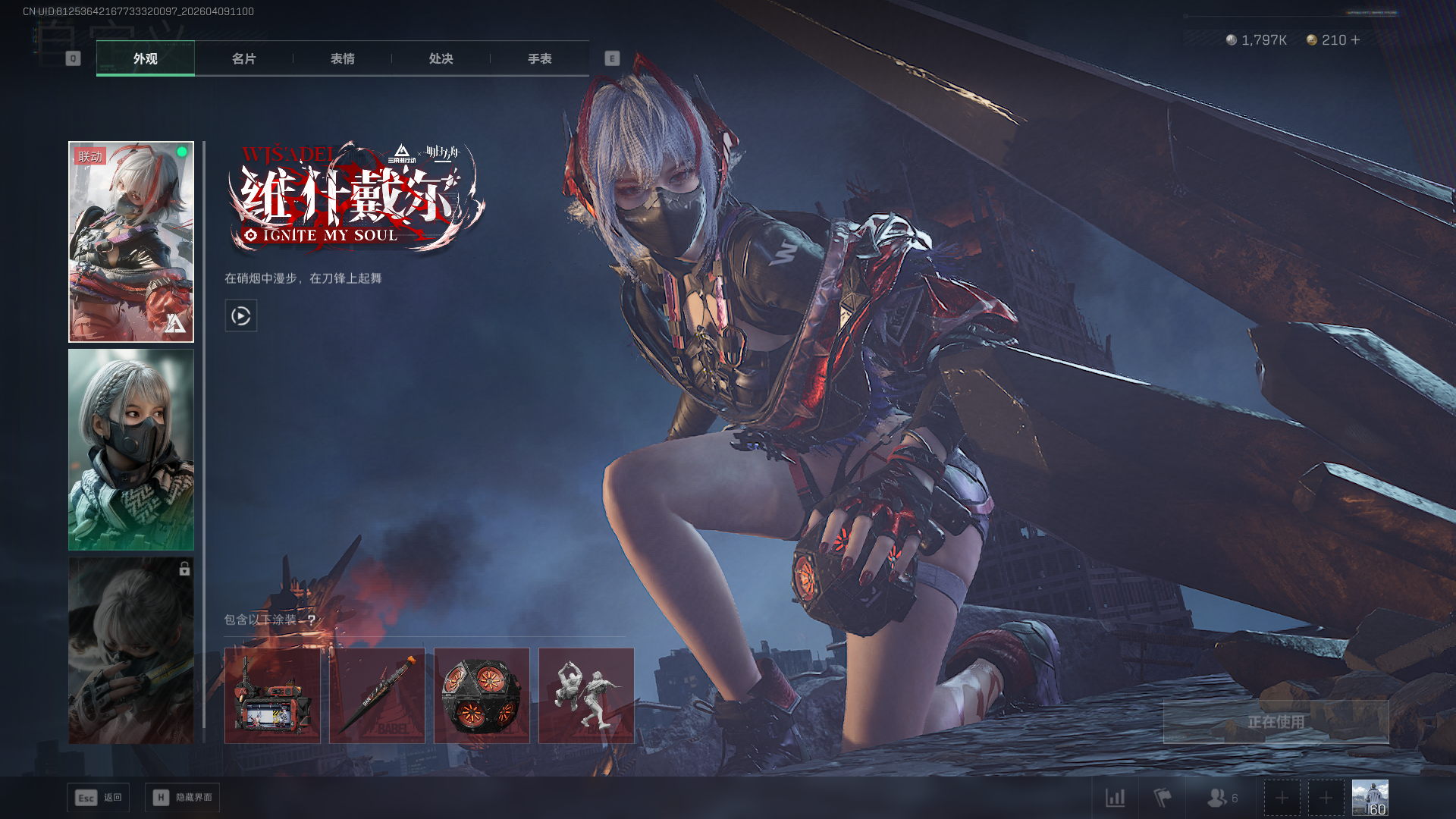The height and width of the screenshot is (819, 1456).
Task: View the included polyhedral bomb item
Action: [482, 695]
